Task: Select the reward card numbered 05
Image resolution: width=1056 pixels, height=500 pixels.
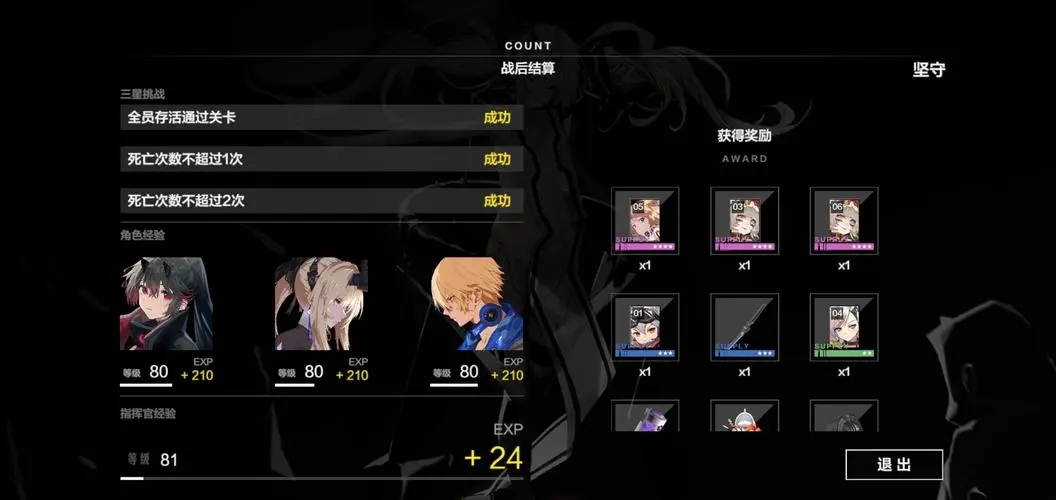Action: tap(645, 220)
